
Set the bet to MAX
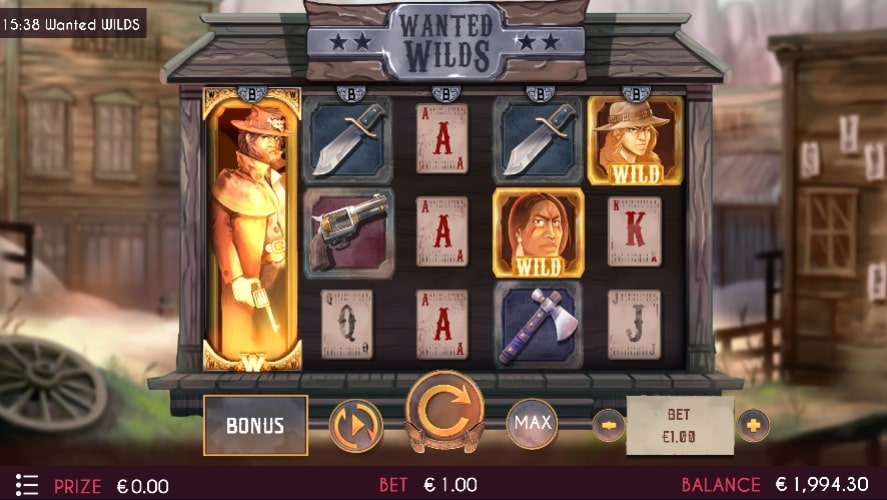click(532, 423)
